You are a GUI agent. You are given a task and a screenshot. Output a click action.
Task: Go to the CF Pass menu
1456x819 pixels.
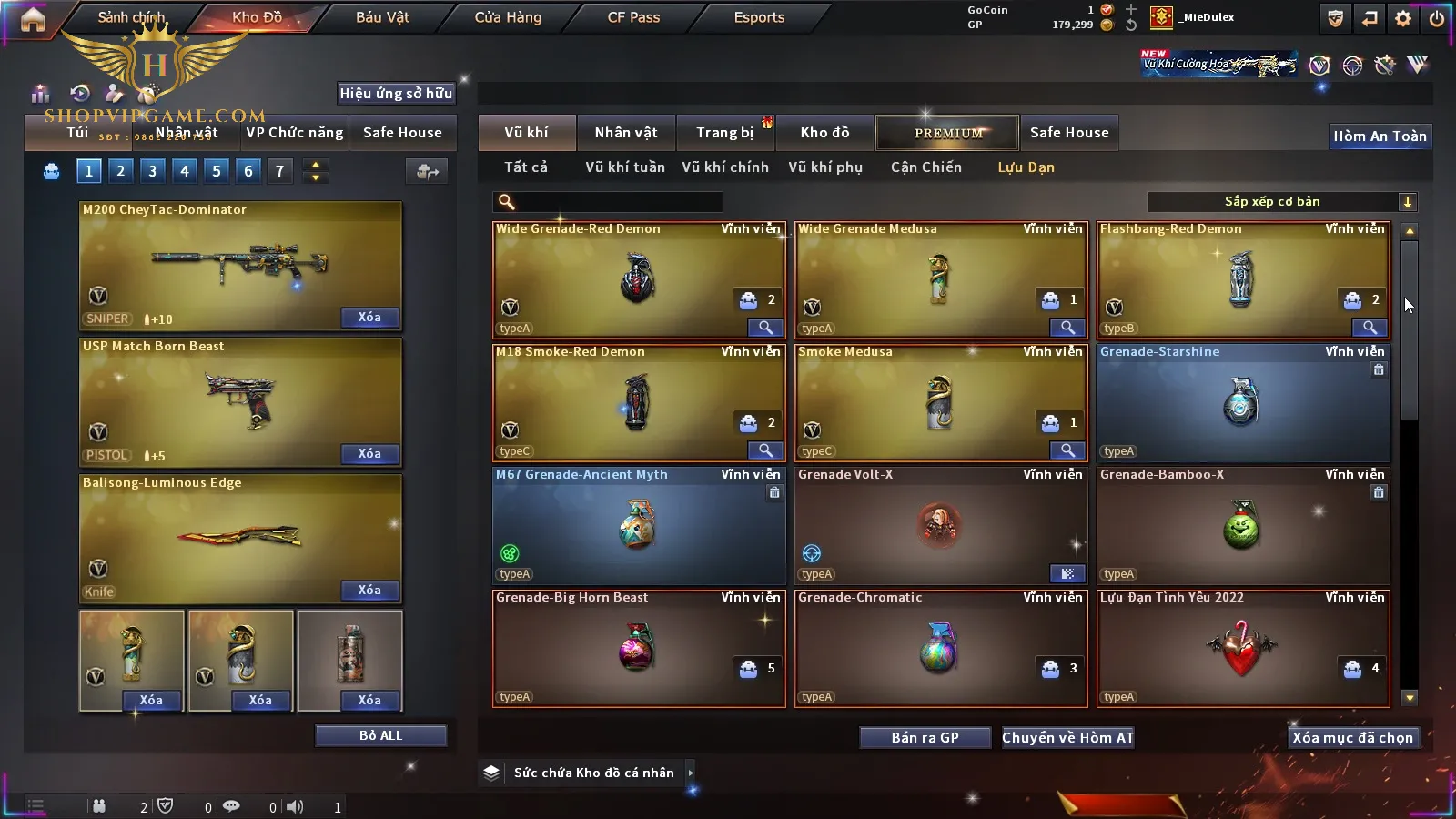[633, 17]
